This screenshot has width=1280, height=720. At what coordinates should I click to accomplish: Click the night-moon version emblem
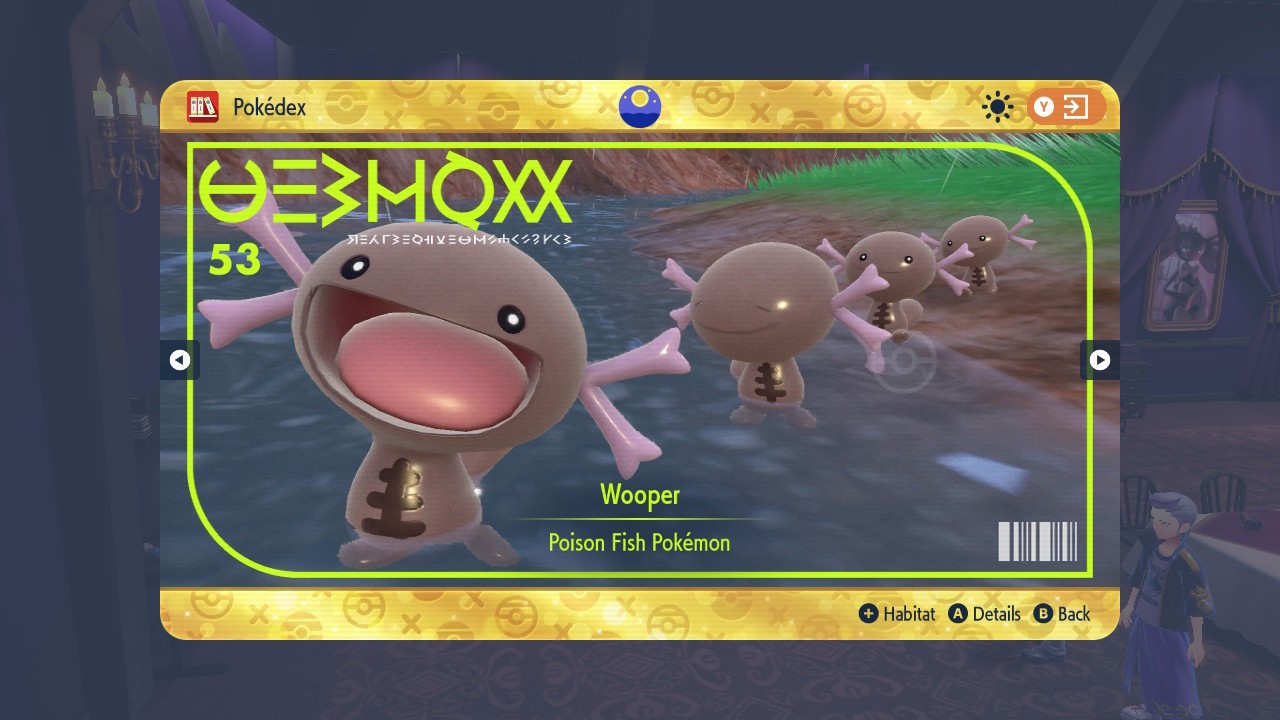pyautogui.click(x=640, y=107)
